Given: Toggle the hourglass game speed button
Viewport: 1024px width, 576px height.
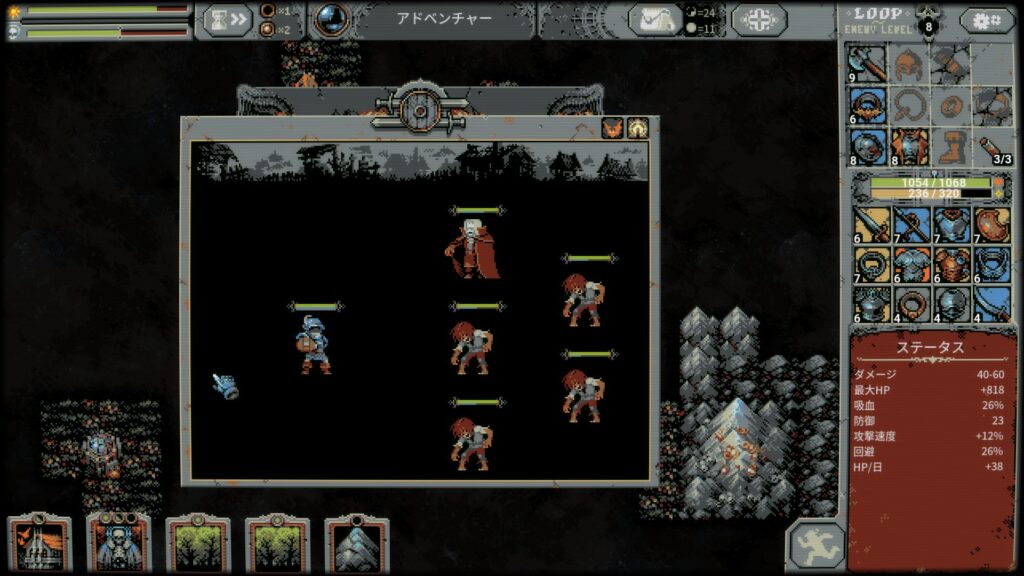Looking at the screenshot, I should tap(227, 20).
